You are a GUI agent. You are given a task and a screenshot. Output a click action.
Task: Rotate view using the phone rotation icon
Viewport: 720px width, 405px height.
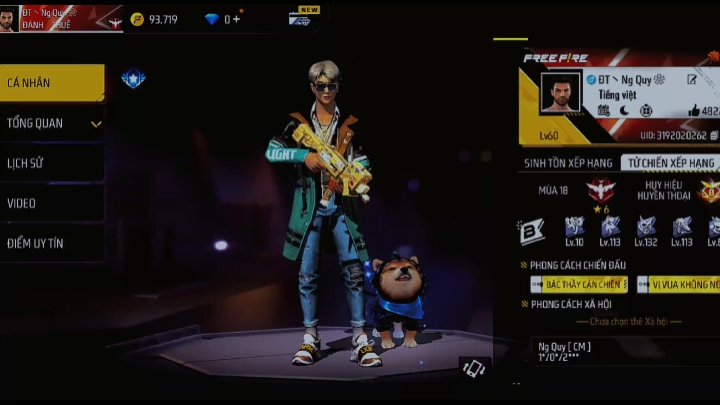coord(474,368)
